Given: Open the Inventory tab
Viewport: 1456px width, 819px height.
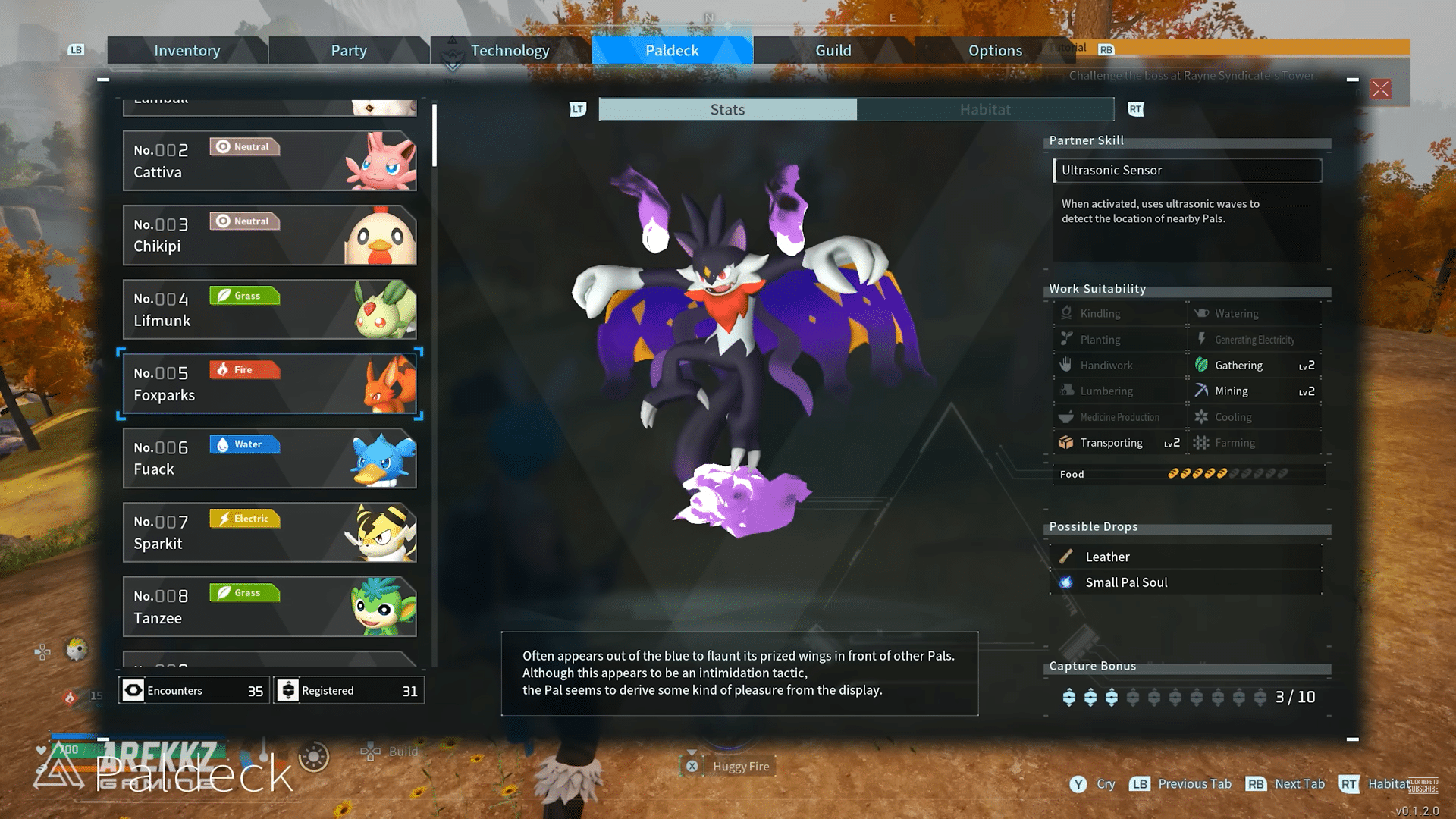Looking at the screenshot, I should pyautogui.click(x=187, y=50).
